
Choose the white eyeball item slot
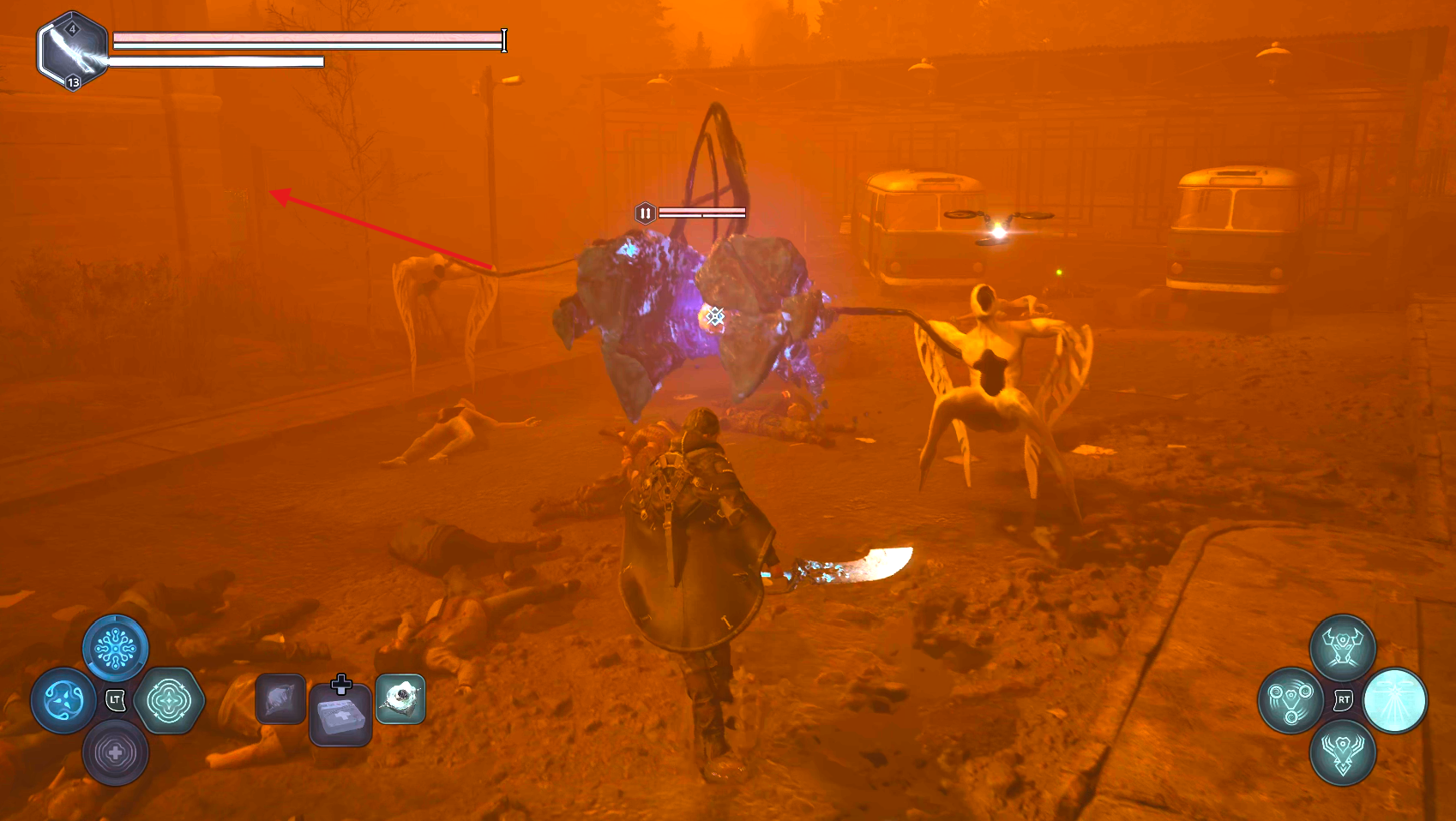(x=400, y=699)
